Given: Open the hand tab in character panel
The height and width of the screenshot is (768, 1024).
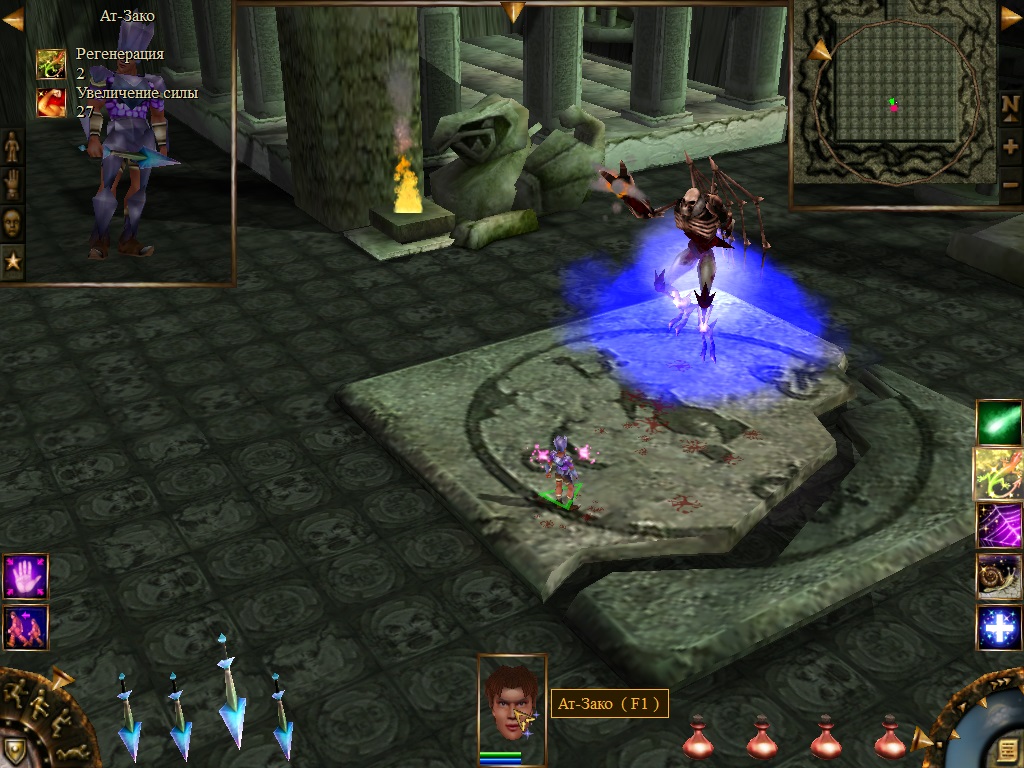Looking at the screenshot, I should (12, 185).
